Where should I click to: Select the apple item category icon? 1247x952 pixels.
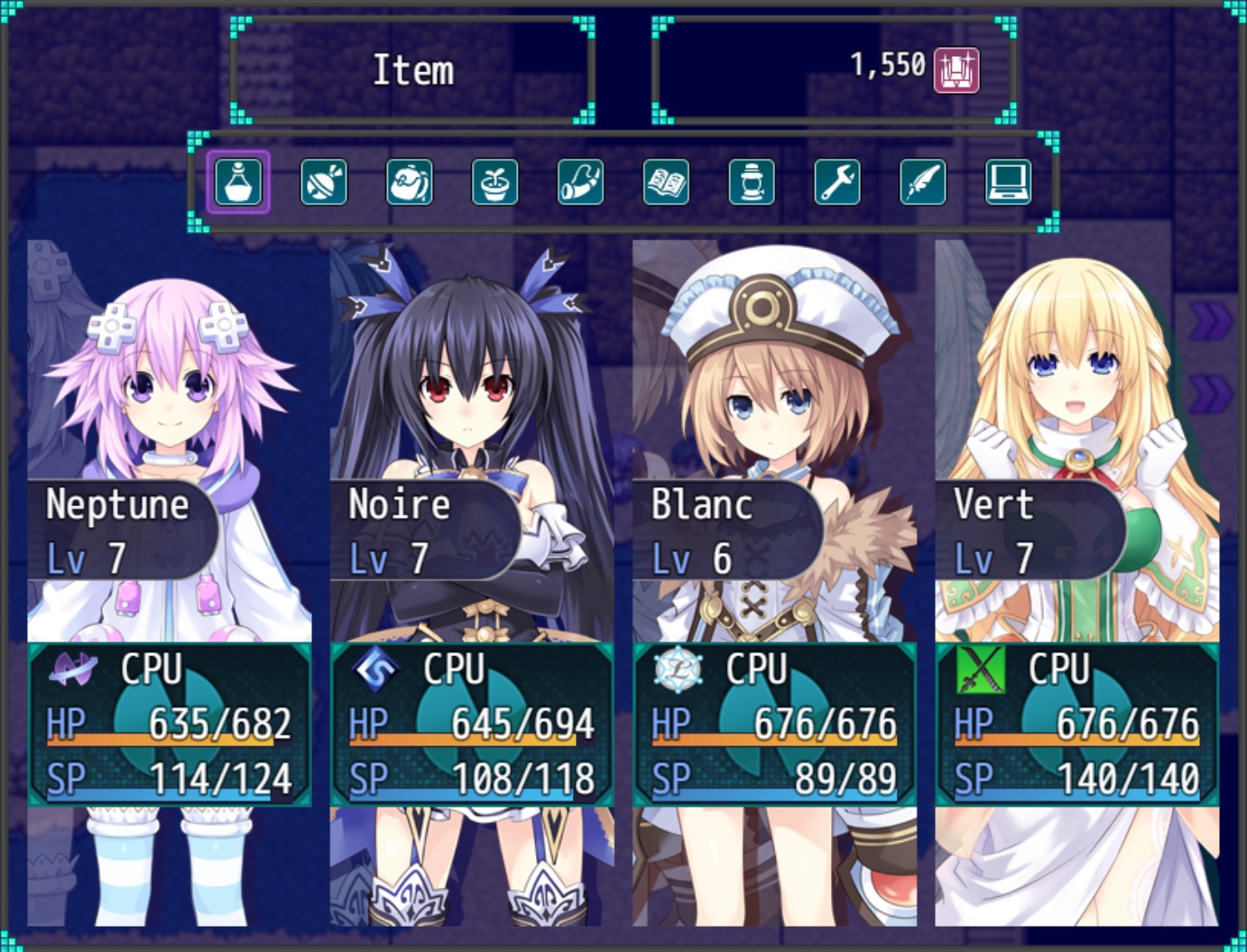[x=409, y=182]
